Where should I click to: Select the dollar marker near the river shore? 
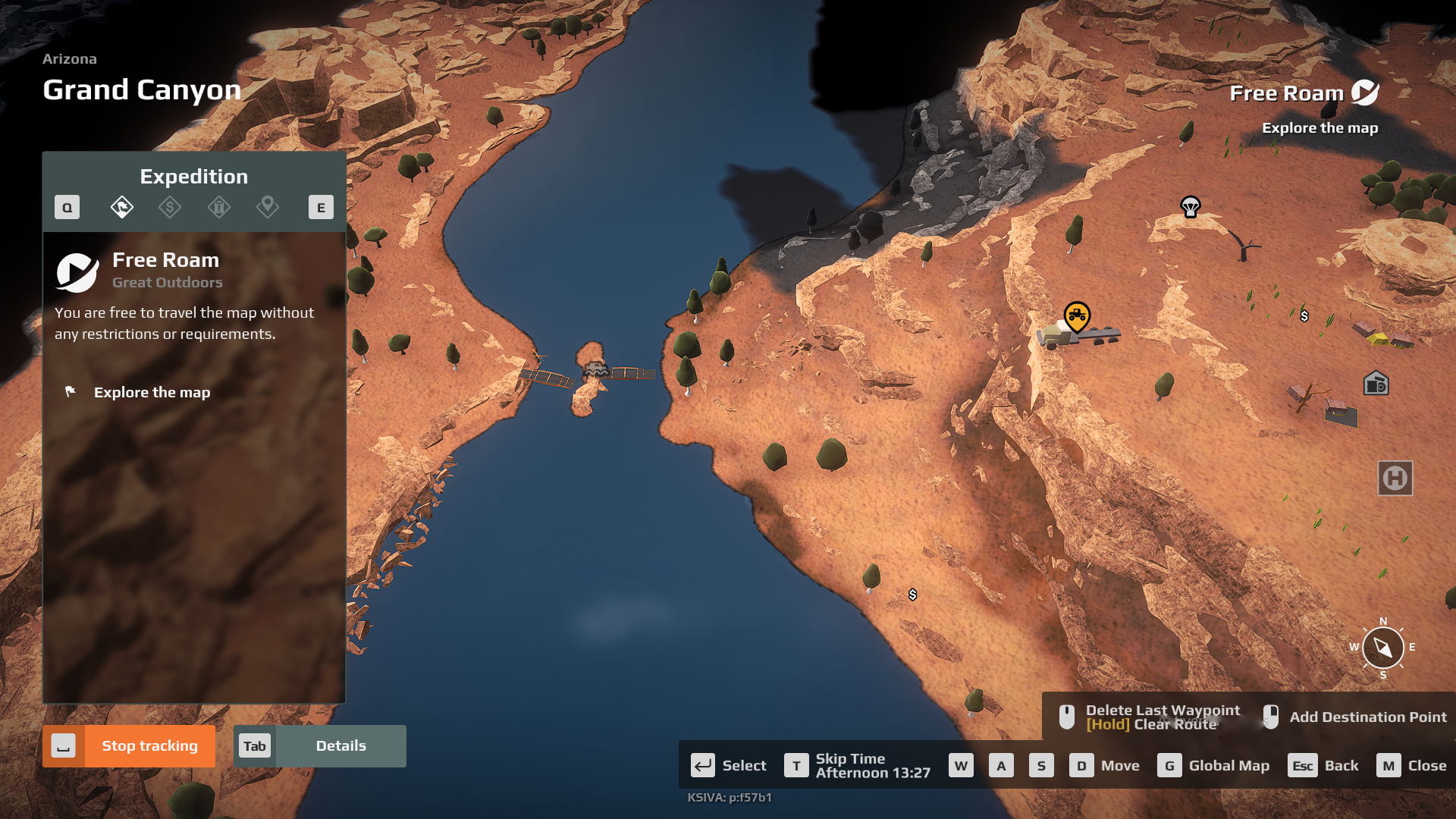(913, 595)
